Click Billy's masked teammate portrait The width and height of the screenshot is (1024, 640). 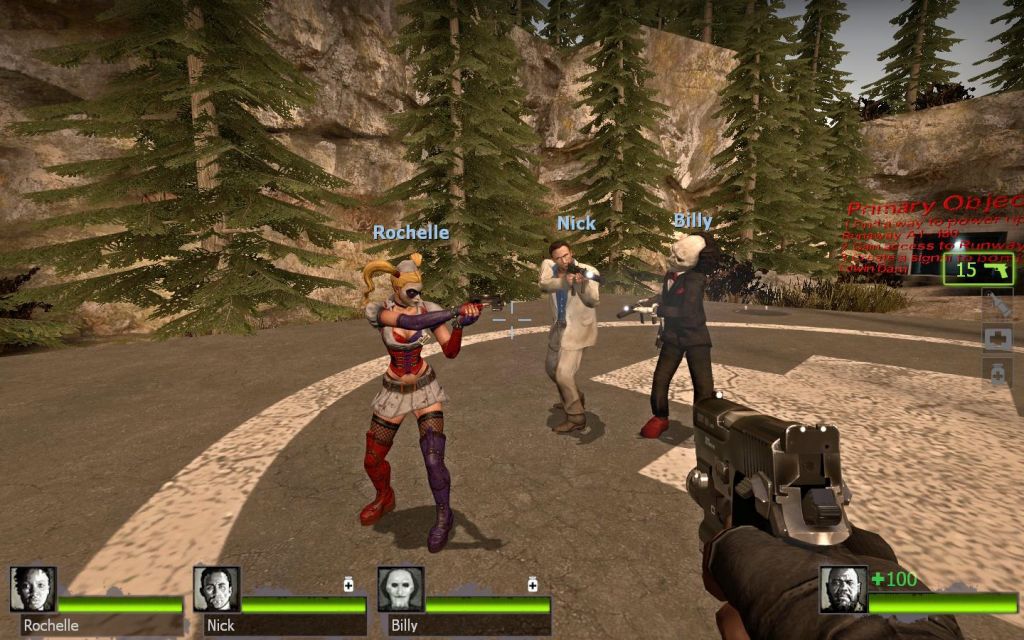pyautogui.click(x=400, y=590)
